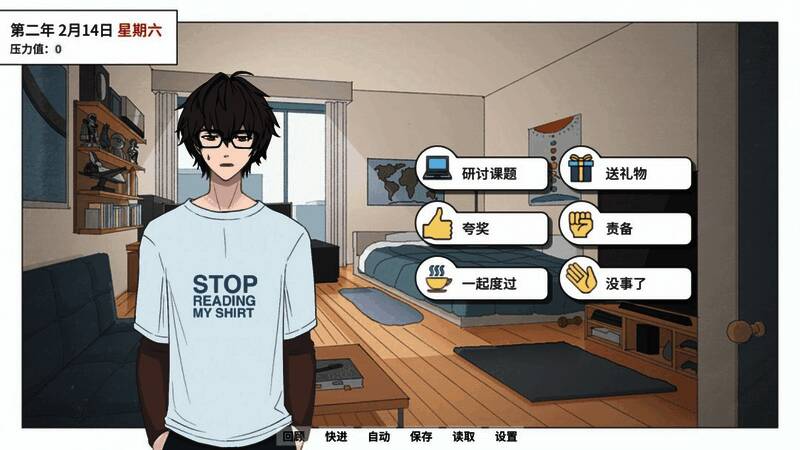Screen dimensions: 800x450
Task: Open the 读取 load menu
Action: point(463,437)
